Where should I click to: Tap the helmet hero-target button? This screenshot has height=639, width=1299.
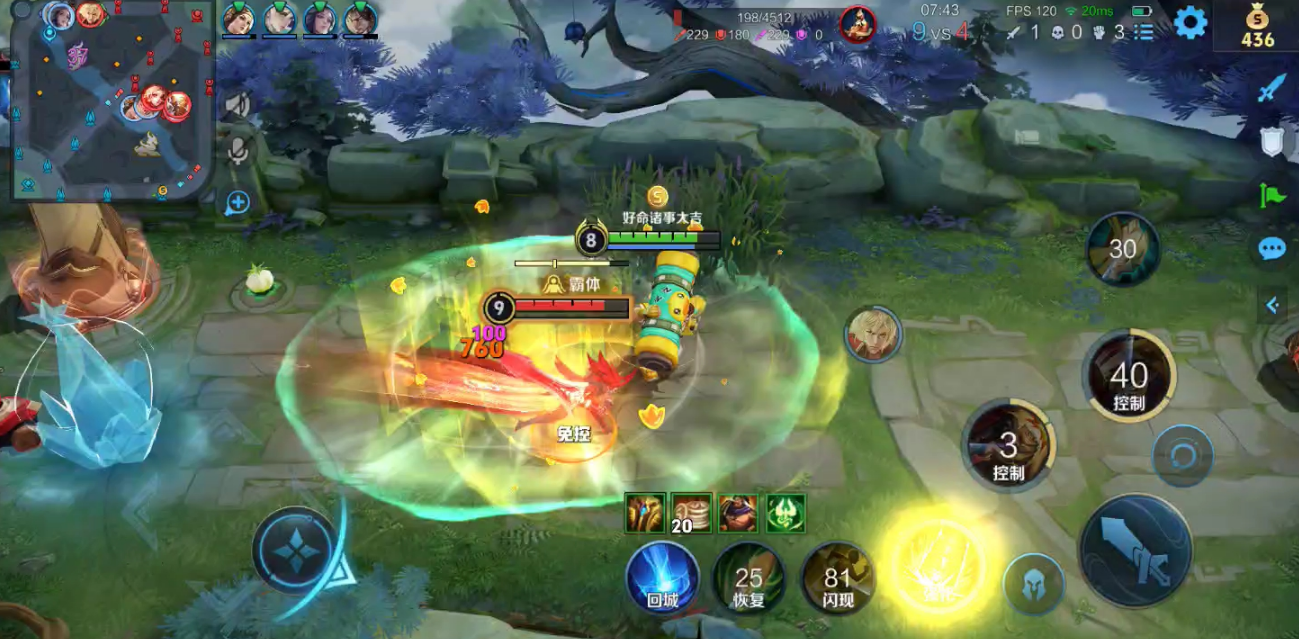pyautogui.click(x=1033, y=583)
